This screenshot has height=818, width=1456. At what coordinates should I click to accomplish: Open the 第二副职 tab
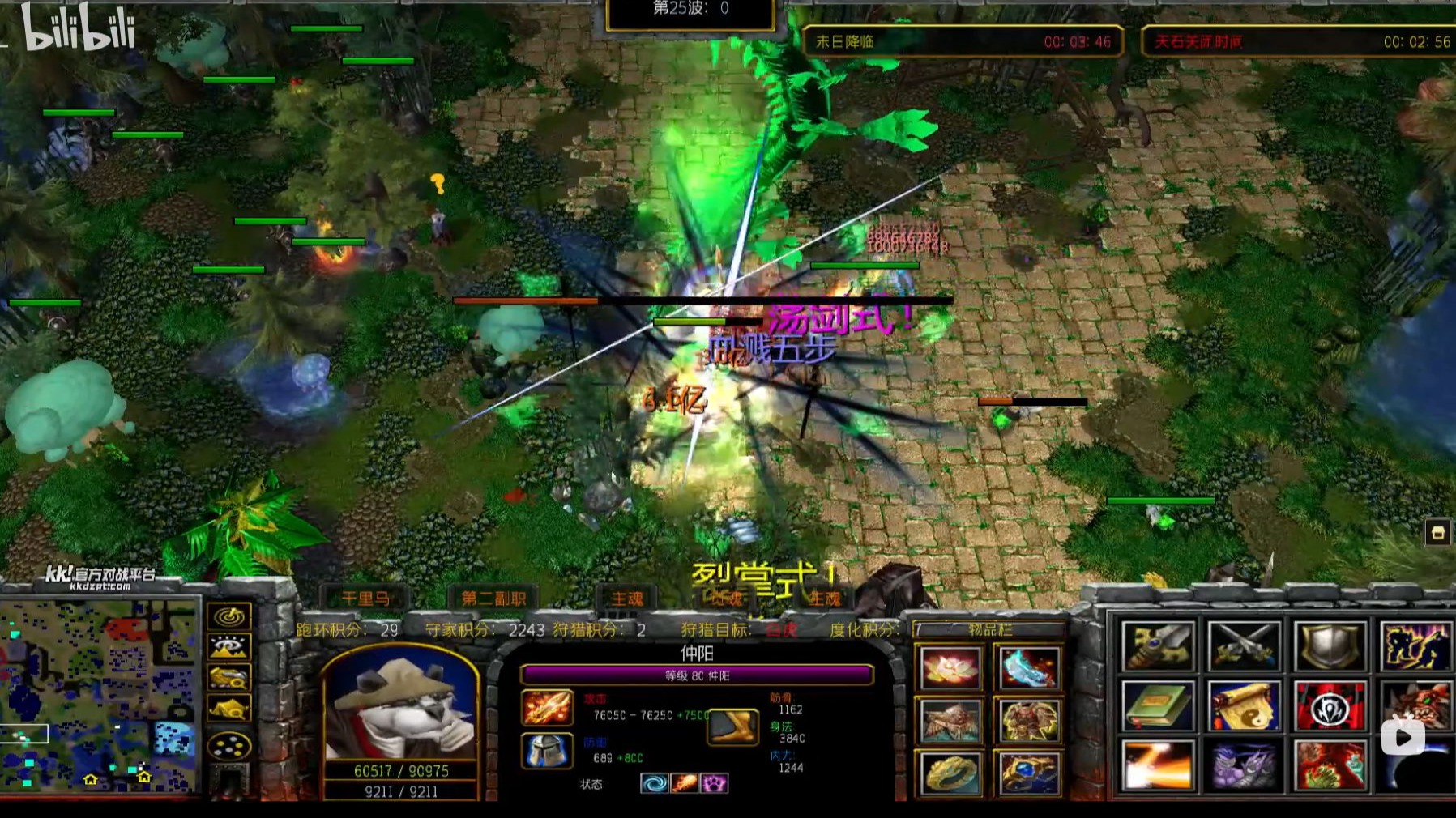coord(493,599)
